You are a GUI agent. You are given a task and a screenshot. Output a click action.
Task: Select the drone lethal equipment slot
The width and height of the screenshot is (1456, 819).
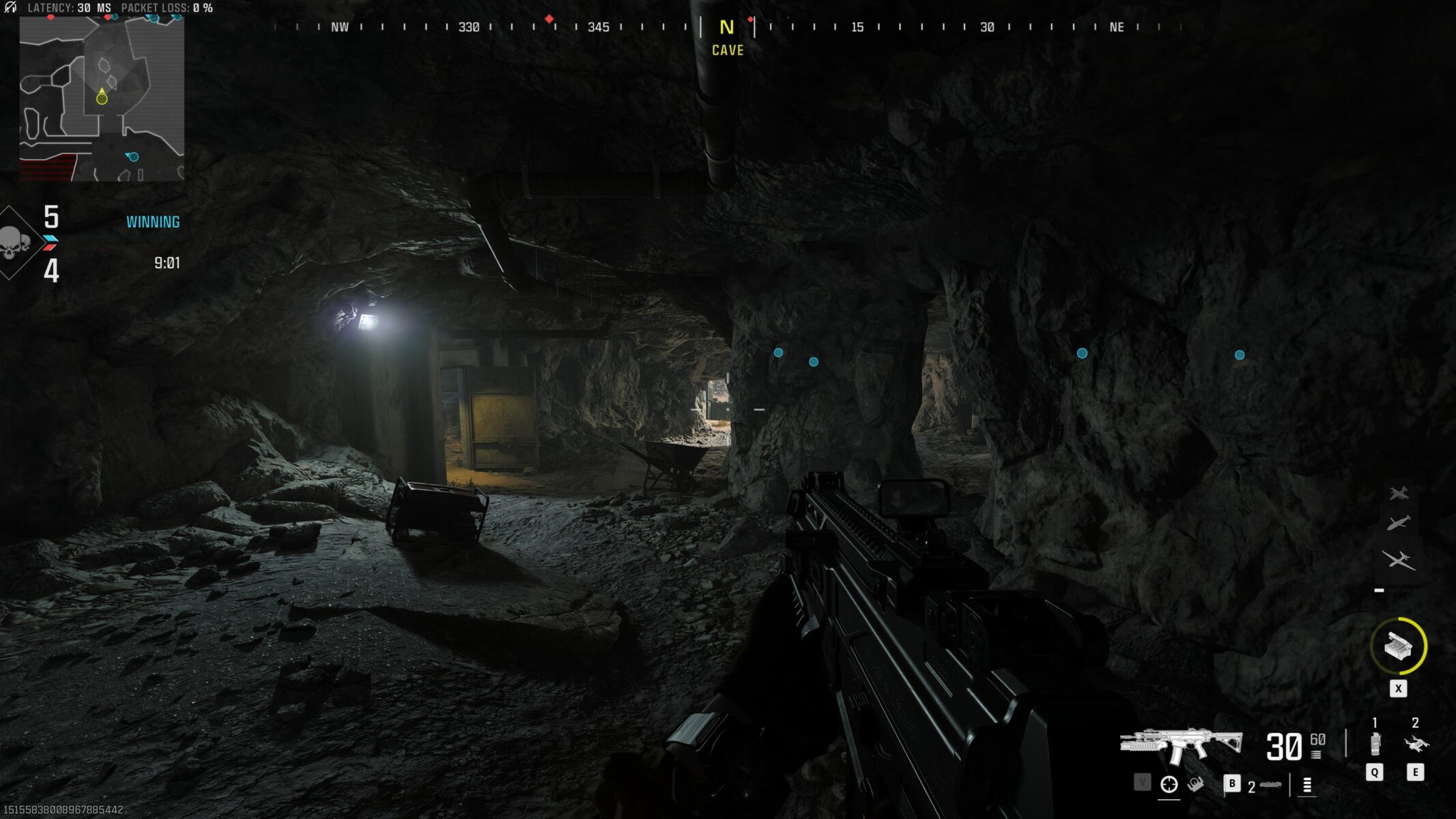[1416, 744]
